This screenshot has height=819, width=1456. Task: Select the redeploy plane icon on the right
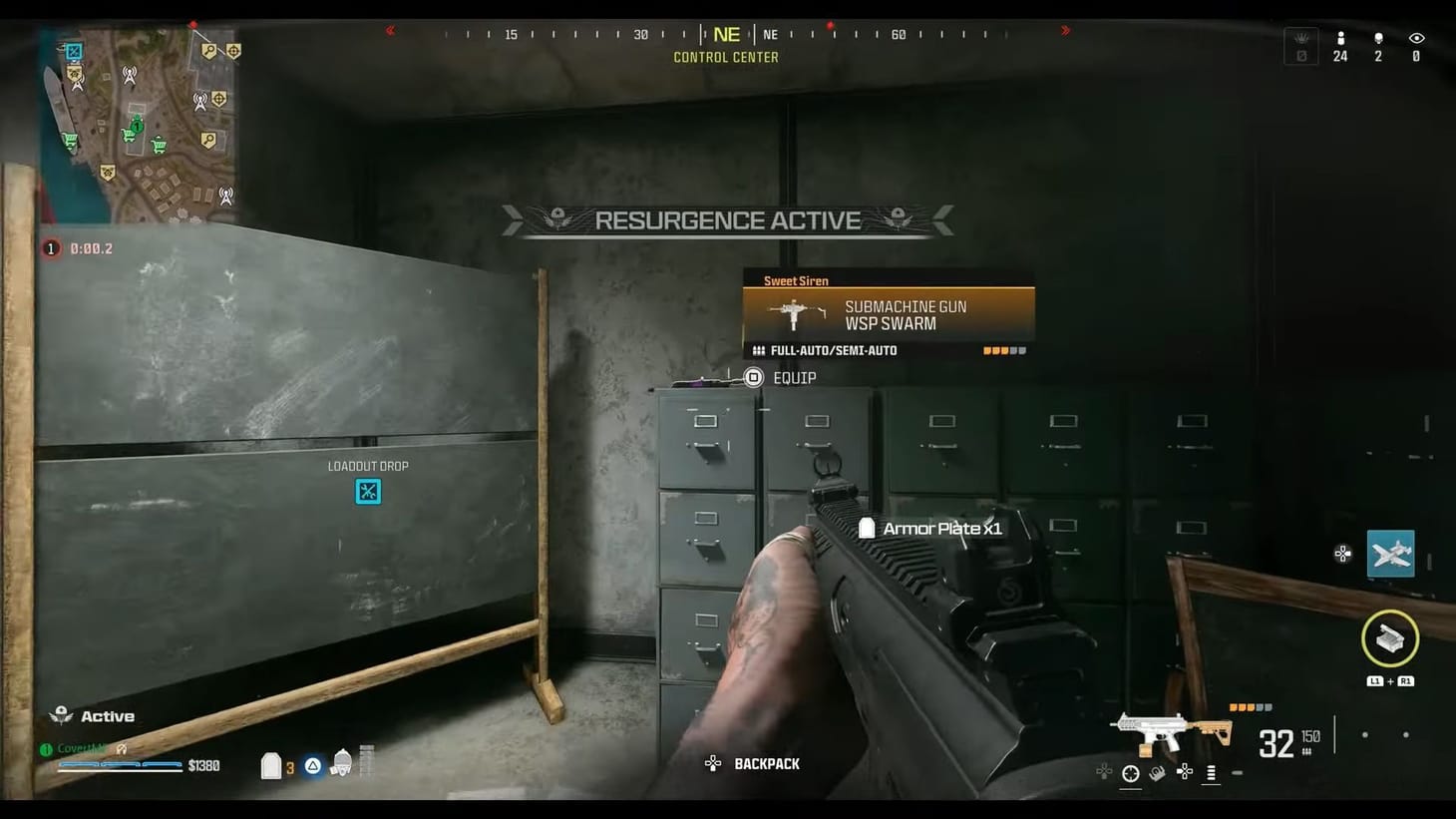click(1390, 554)
